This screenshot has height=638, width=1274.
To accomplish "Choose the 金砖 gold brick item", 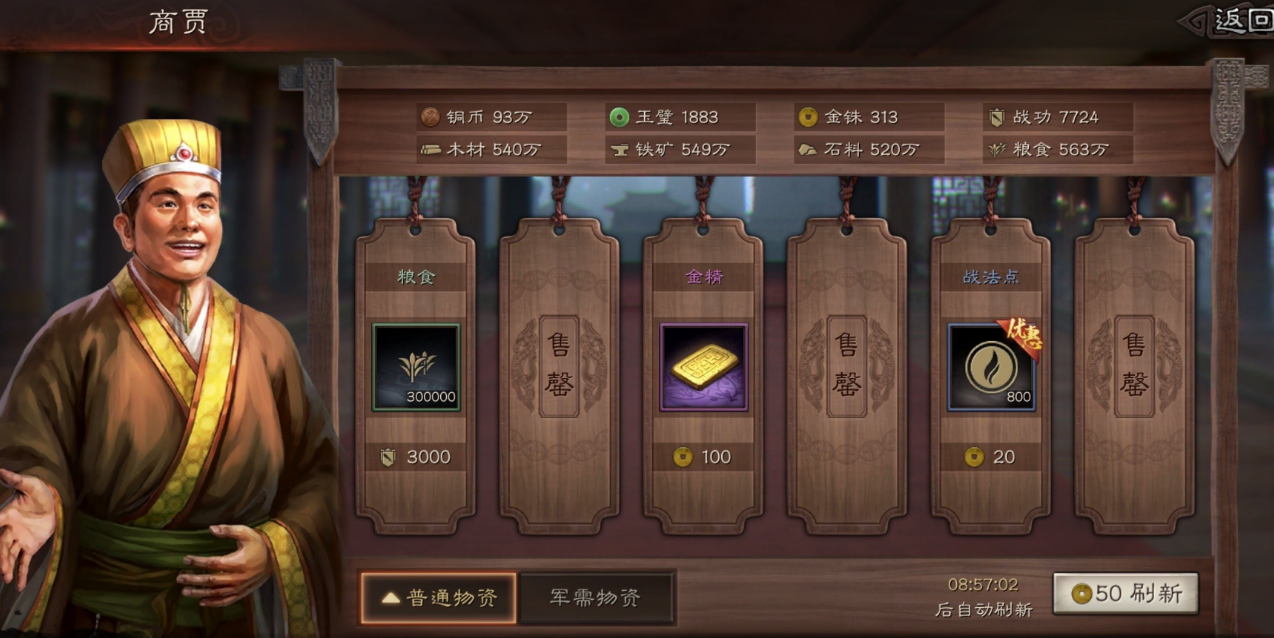I will 703,367.
